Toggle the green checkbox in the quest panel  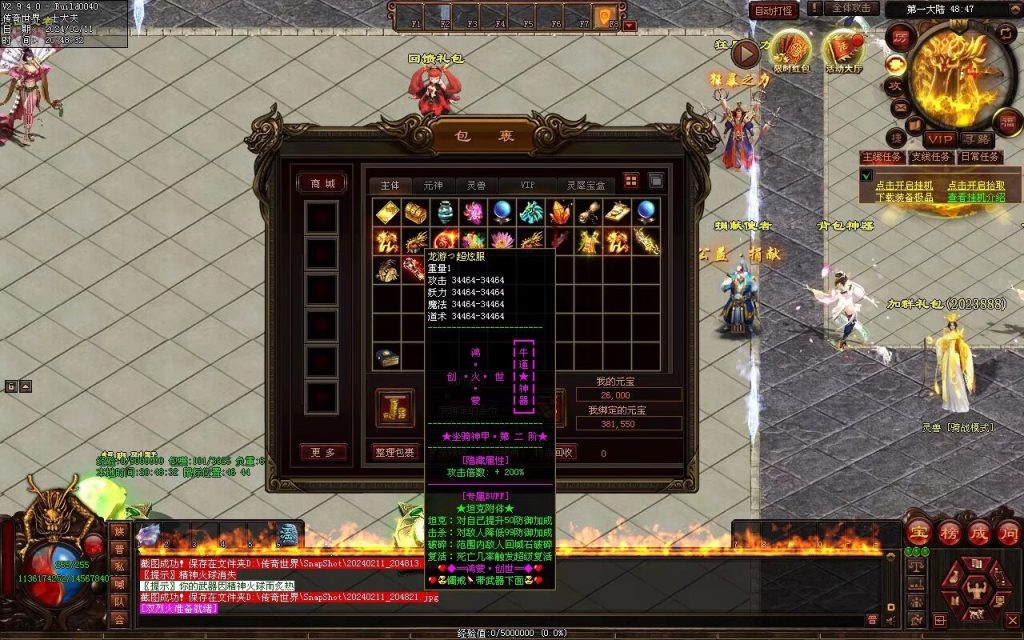(x=866, y=175)
